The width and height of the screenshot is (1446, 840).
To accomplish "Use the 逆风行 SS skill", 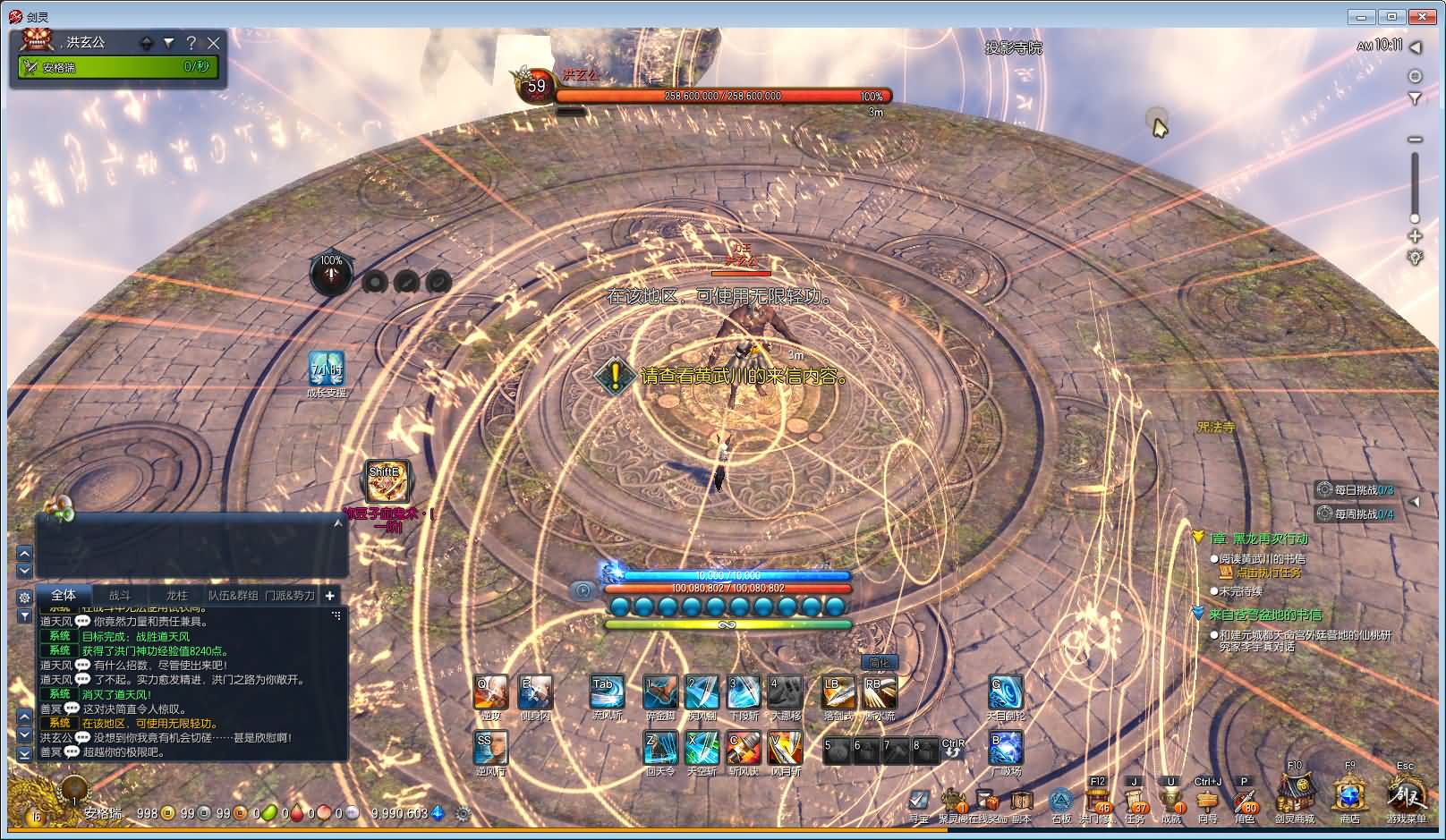I will (x=490, y=748).
